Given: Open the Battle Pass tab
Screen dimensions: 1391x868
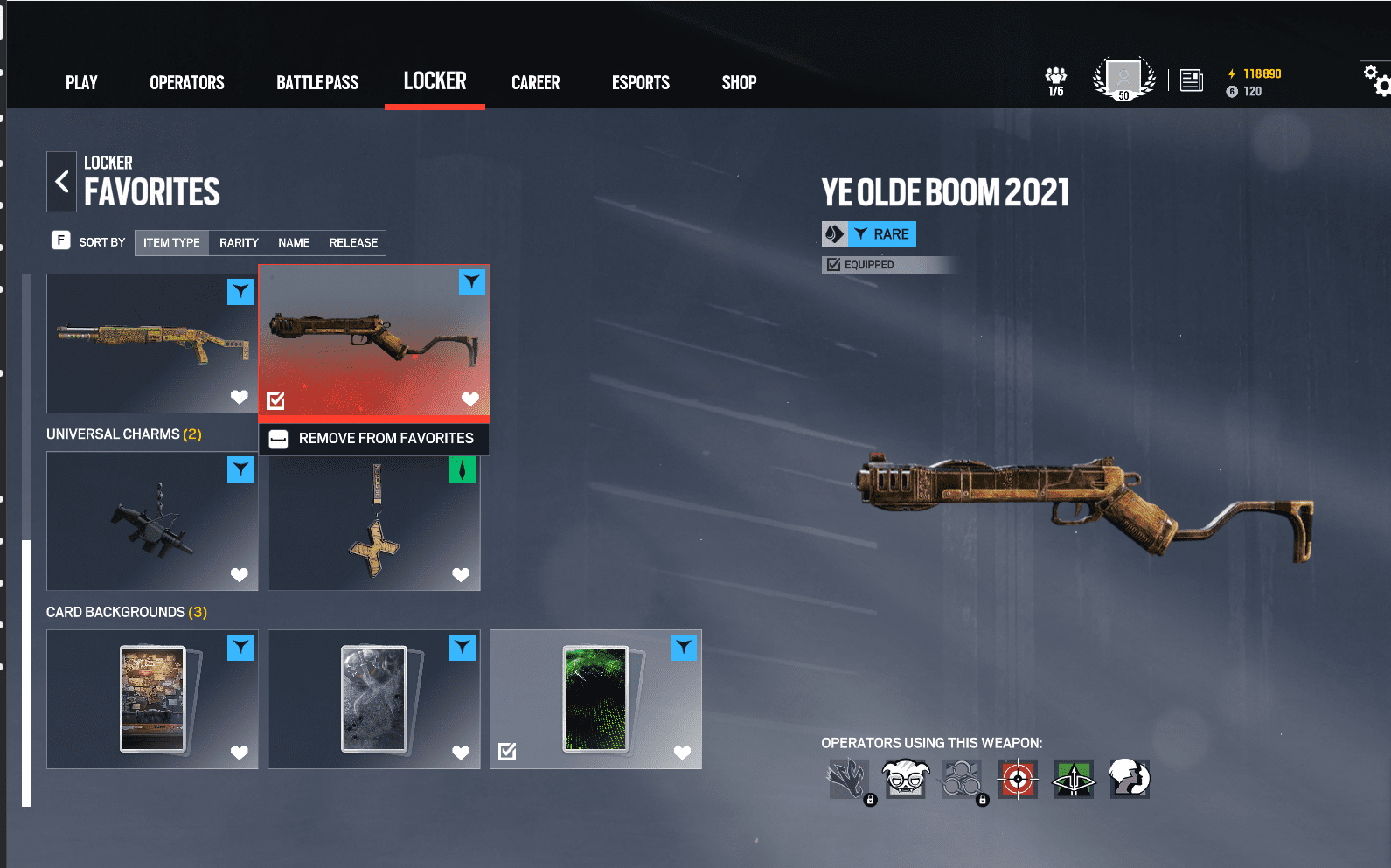Looking at the screenshot, I should 317,83.
